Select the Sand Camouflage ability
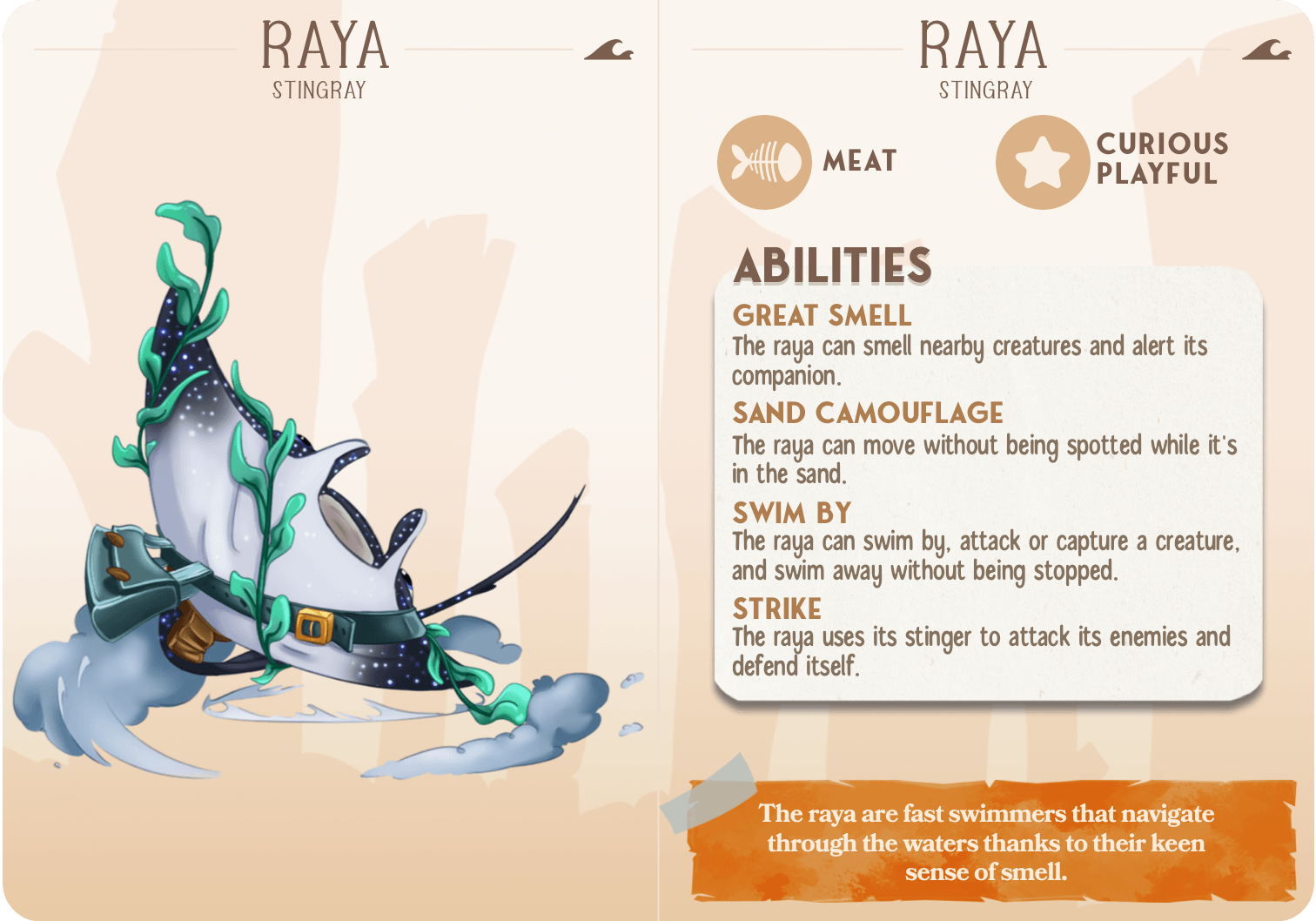Viewport: 1316px width, 921px height. coord(868,413)
